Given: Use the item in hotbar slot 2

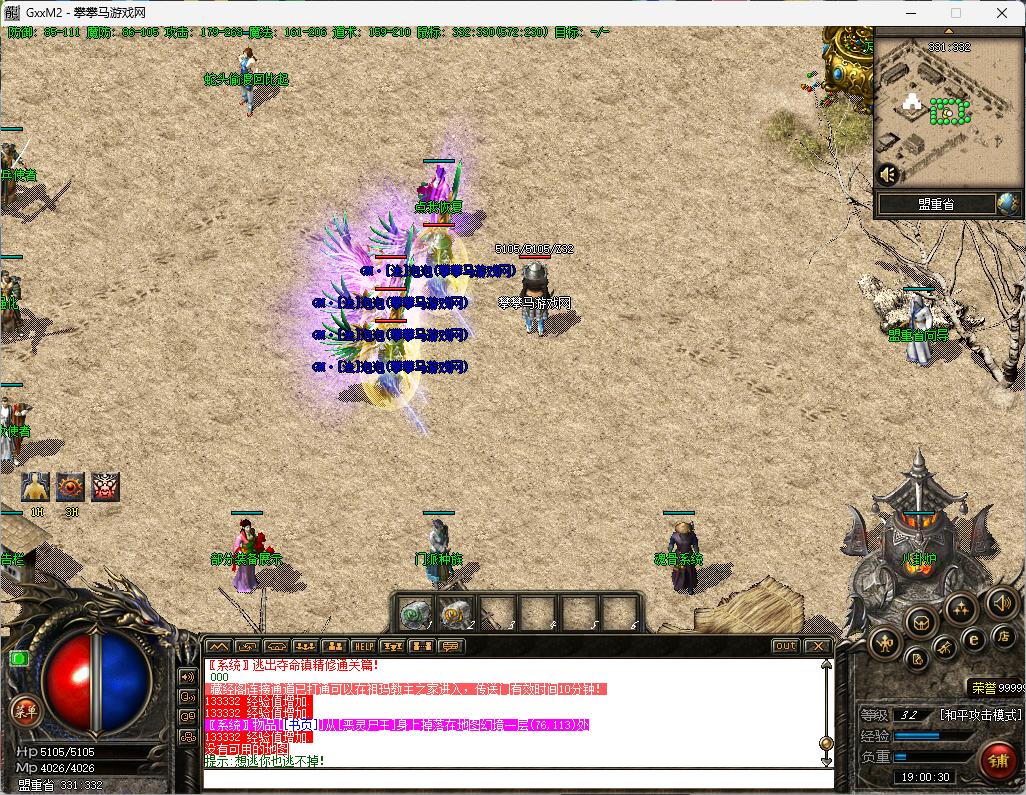Looking at the screenshot, I should coord(455,613).
